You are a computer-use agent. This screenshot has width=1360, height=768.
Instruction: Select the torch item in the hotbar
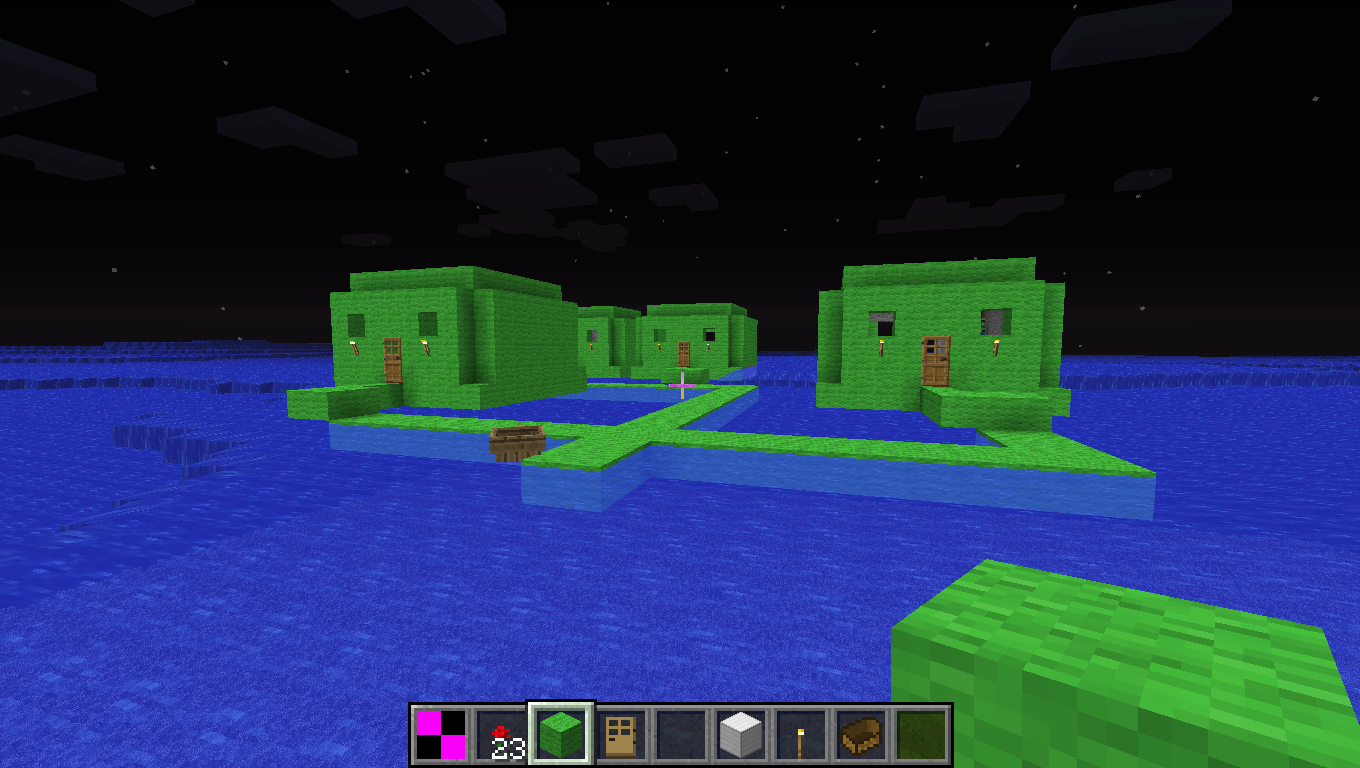pyautogui.click(x=801, y=734)
